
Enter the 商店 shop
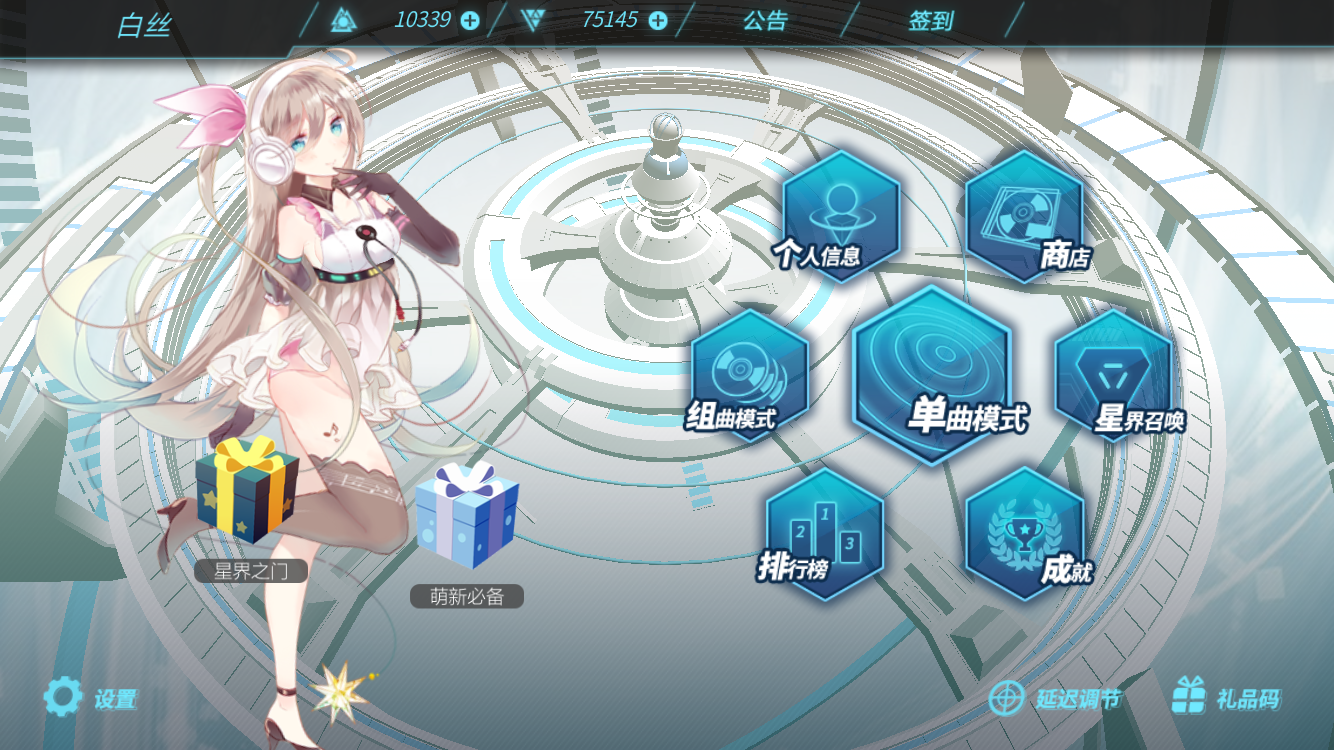(x=1026, y=217)
